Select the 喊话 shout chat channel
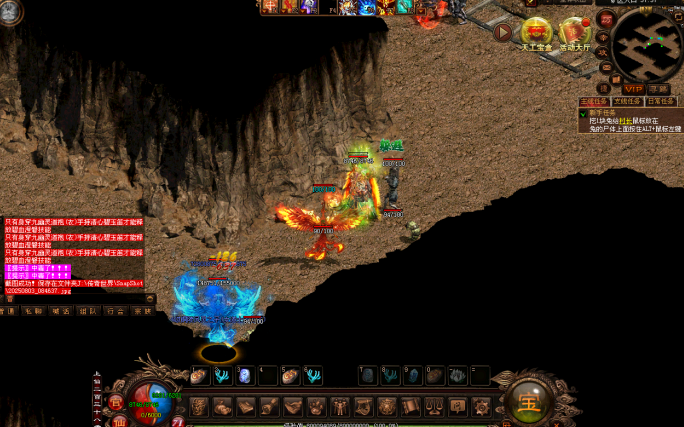Image resolution: width=684 pixels, height=427 pixels. pos(60,311)
